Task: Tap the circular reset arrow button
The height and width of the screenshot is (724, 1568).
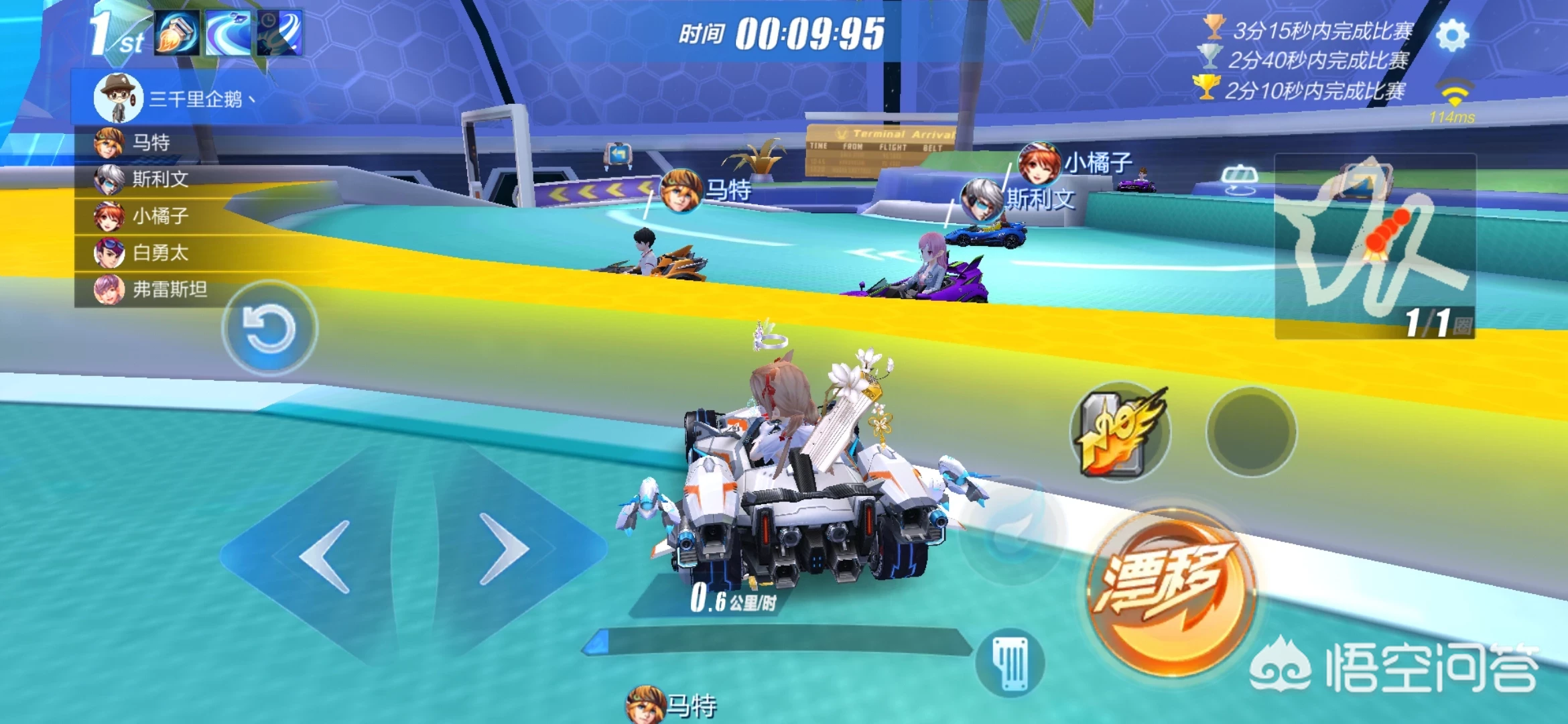Action: pos(269,328)
